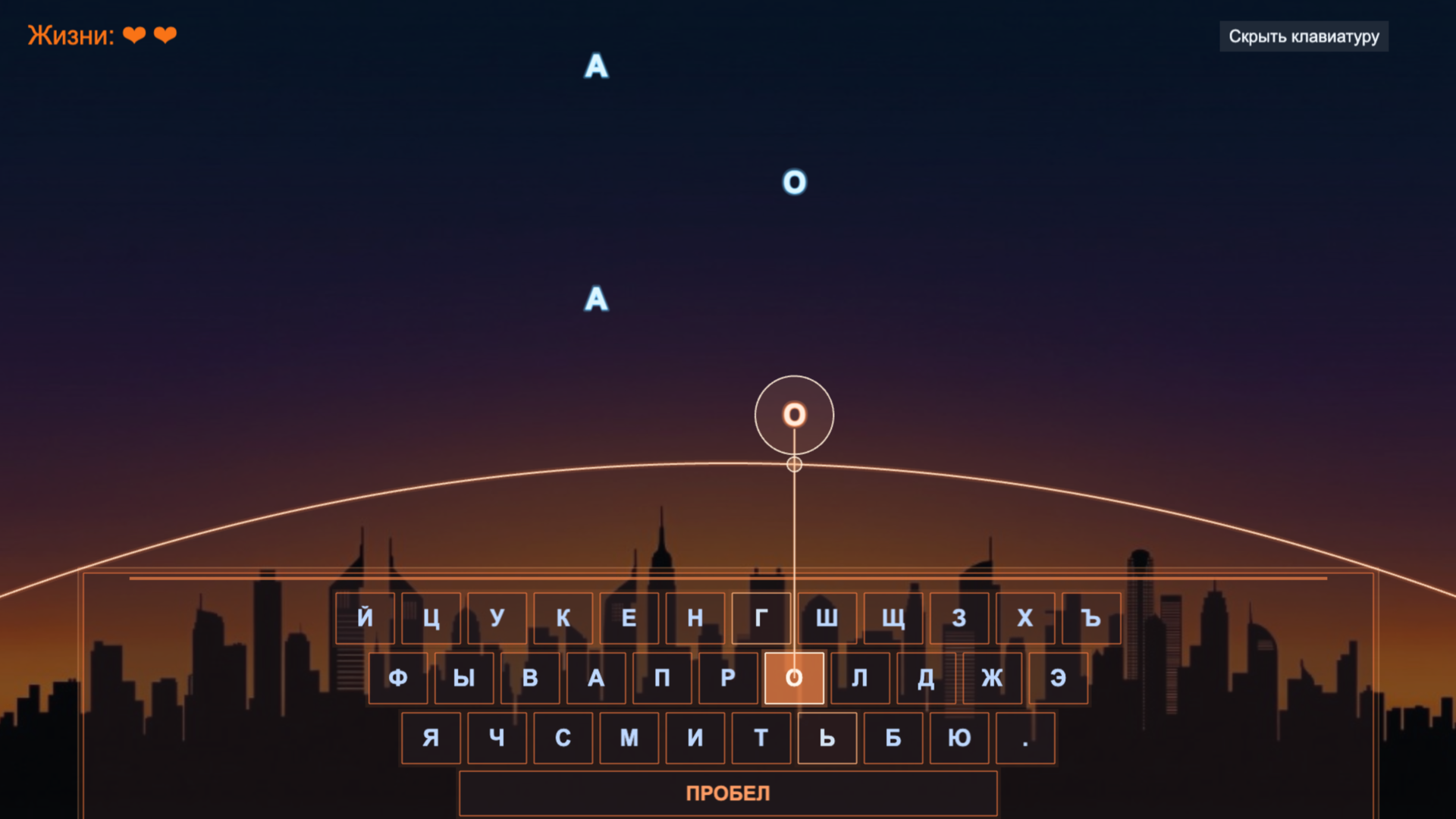Click the Скрыть клавиатуру button

1304,36
